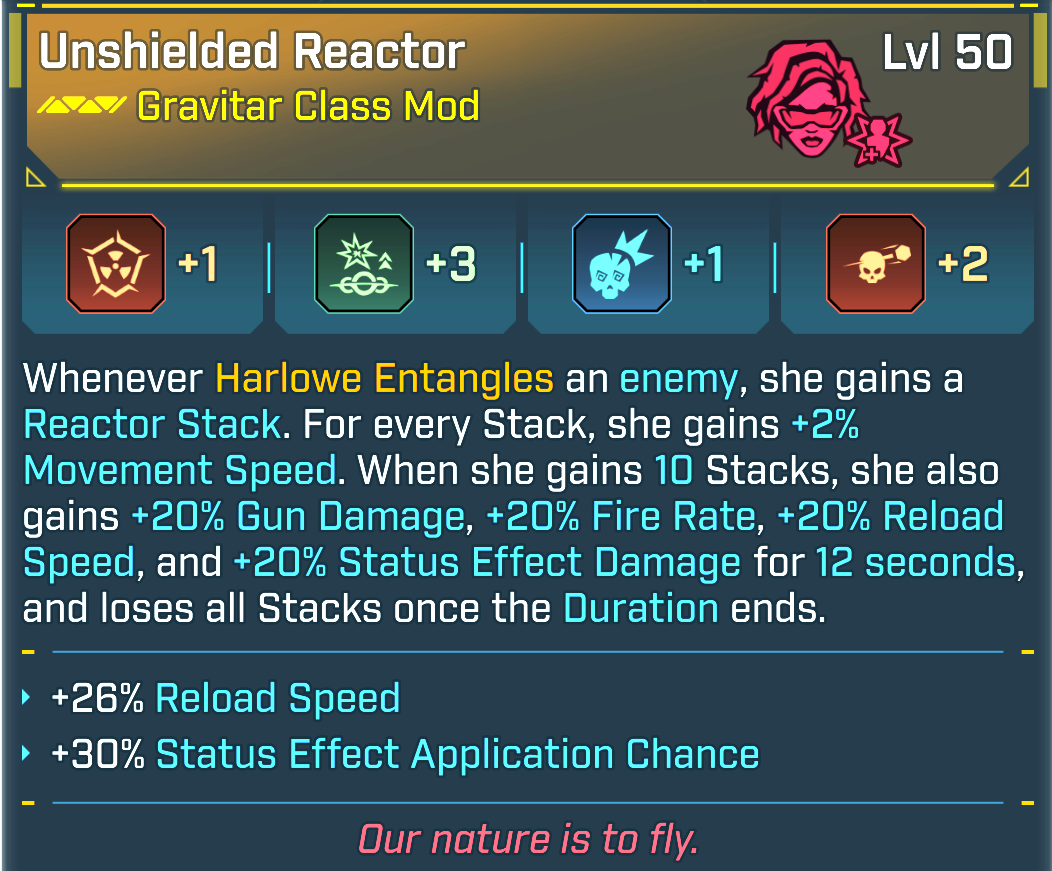Select the blue skull burst skill icon
Image resolution: width=1052 pixels, height=871 pixels.
[x=621, y=264]
